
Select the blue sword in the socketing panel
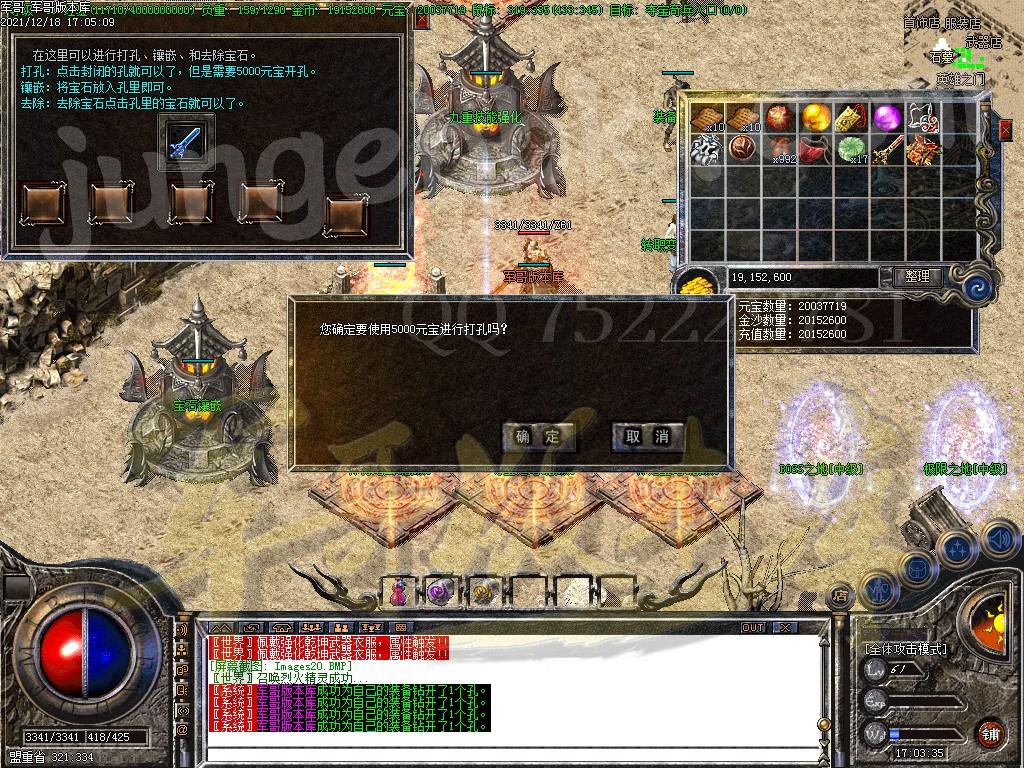click(x=186, y=140)
